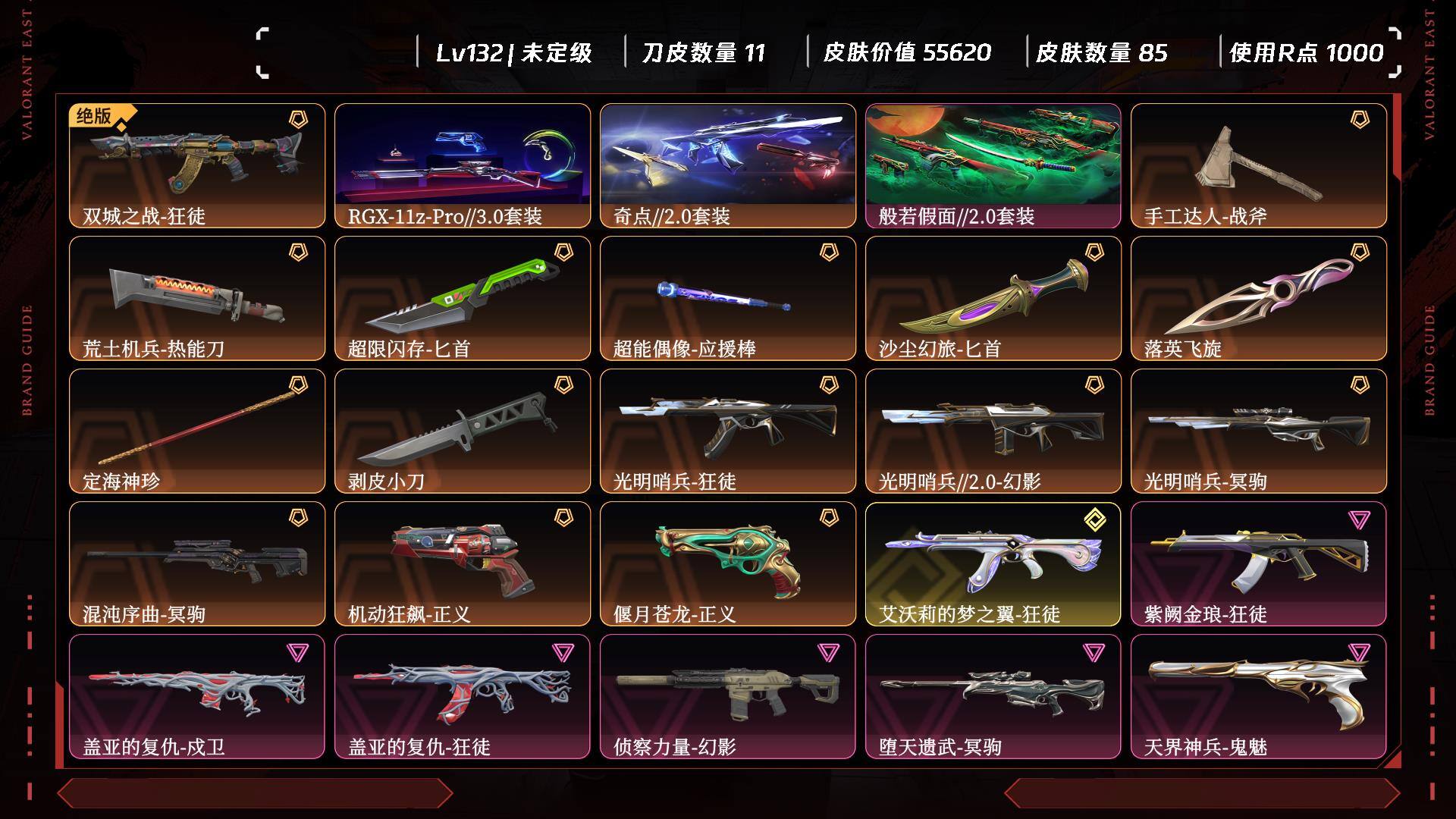Select the 定海神珍 red staff card
This screenshot has width=1456, height=819.
click(x=197, y=431)
